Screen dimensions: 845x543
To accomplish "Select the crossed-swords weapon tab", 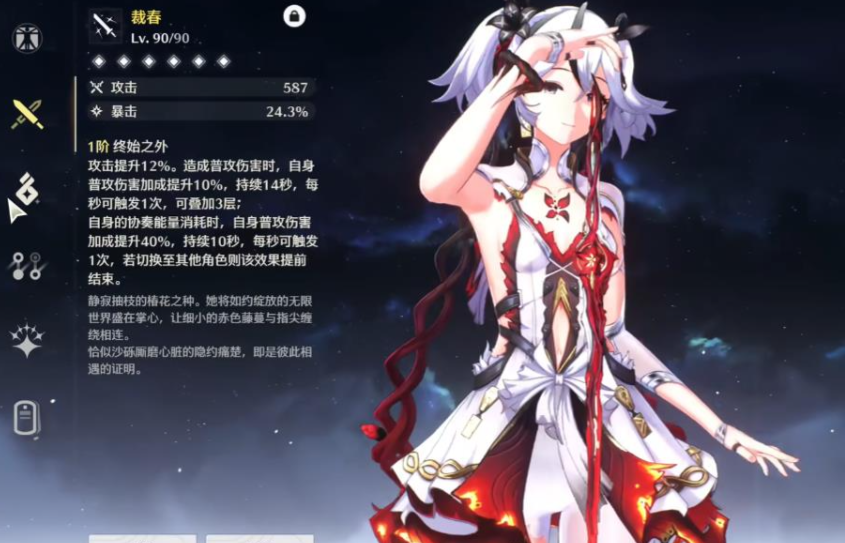I will click(x=27, y=113).
